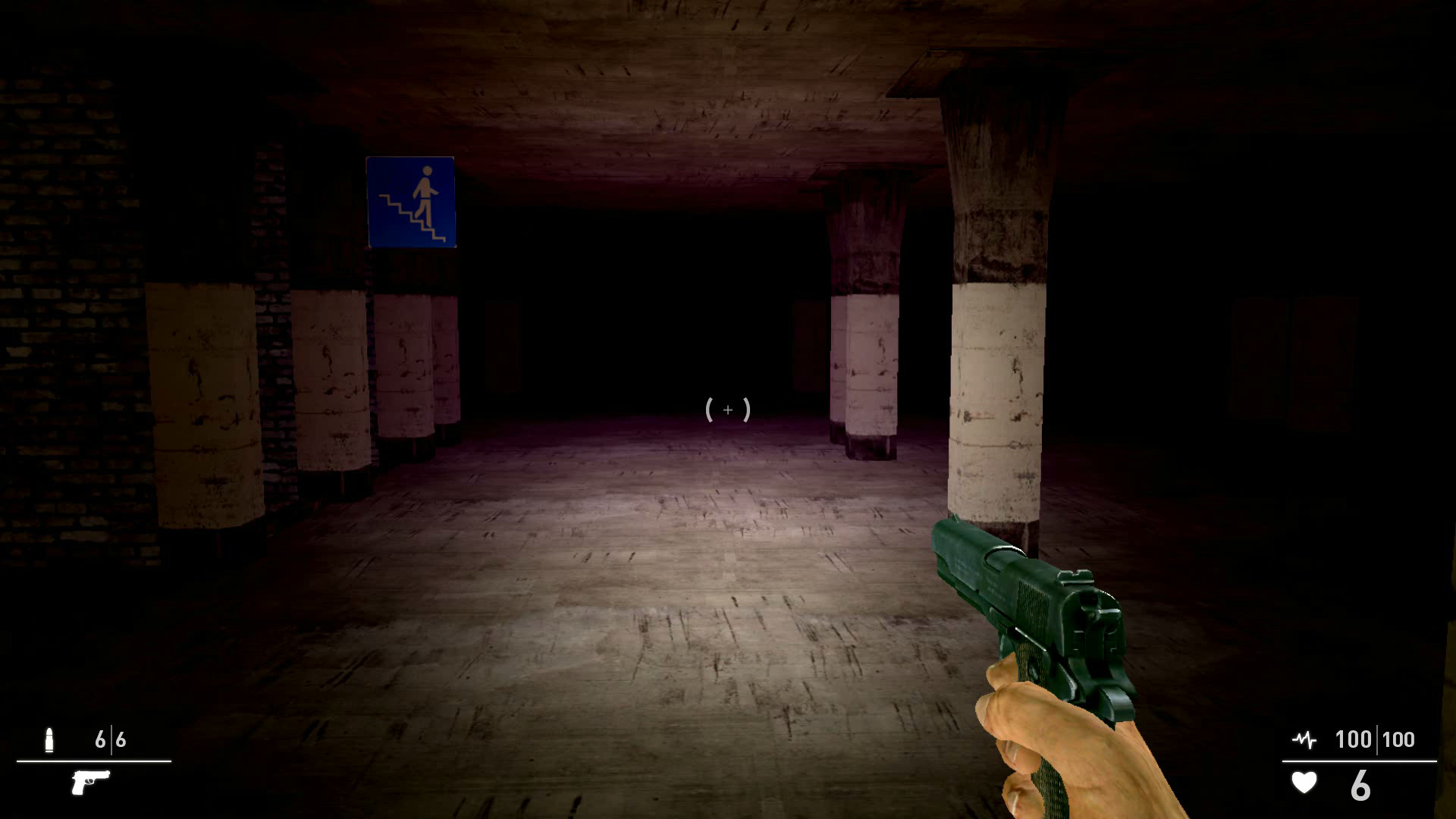Select the pistol weapon icon bottom-left

pyautogui.click(x=90, y=782)
